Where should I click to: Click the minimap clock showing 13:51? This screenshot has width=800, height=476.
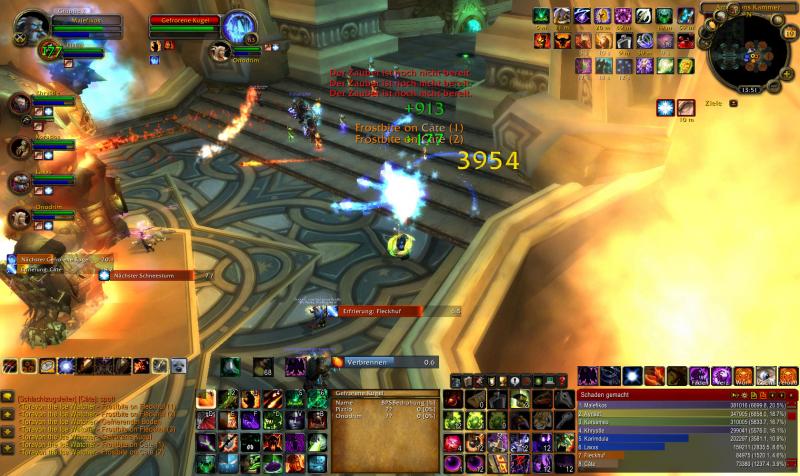(x=749, y=89)
